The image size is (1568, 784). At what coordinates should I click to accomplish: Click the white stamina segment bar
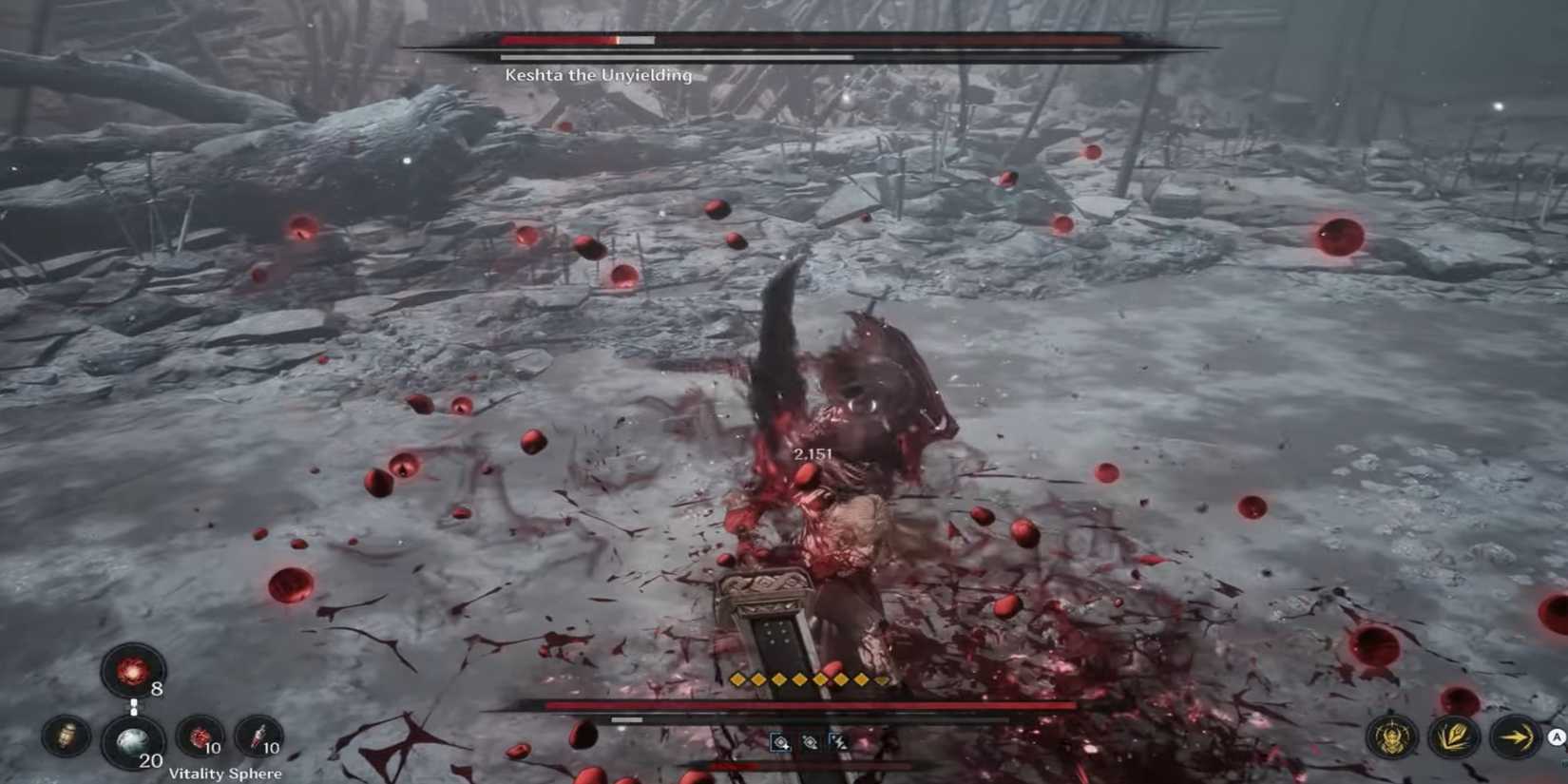[626, 719]
